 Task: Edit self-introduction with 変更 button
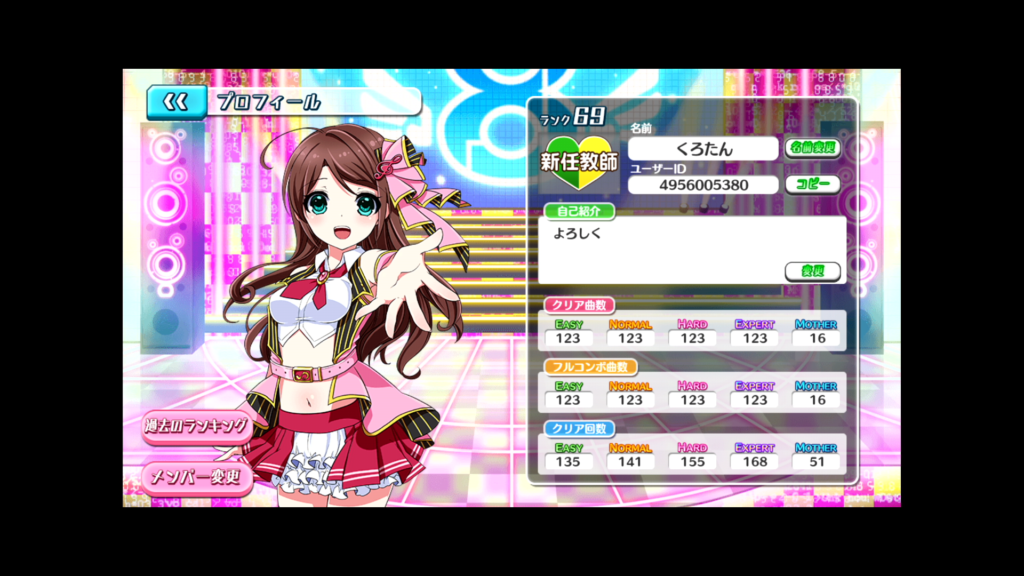pyautogui.click(x=812, y=271)
